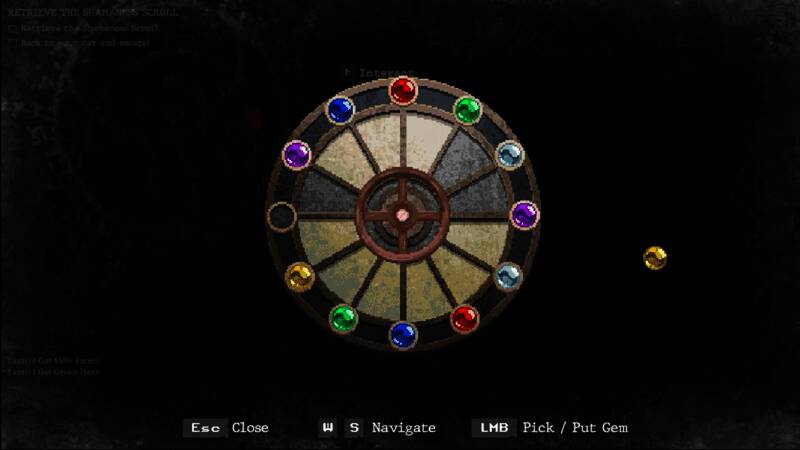Pick the green gem neighboring the yellow wheel gem
Image resolution: width=800 pixels, height=450 pixels.
pos(343,319)
